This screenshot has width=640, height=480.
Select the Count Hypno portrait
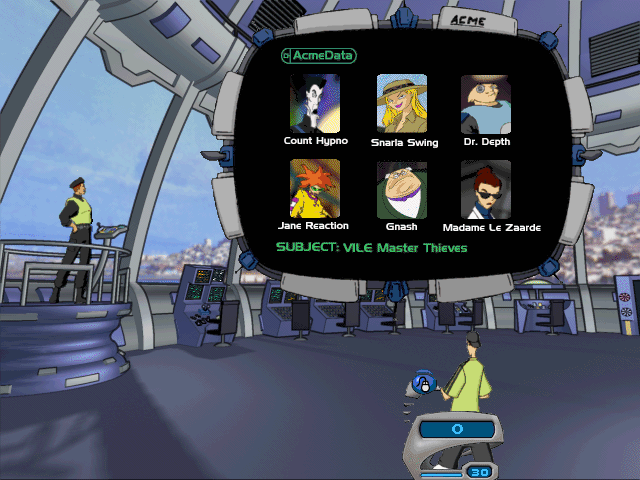click(315, 104)
